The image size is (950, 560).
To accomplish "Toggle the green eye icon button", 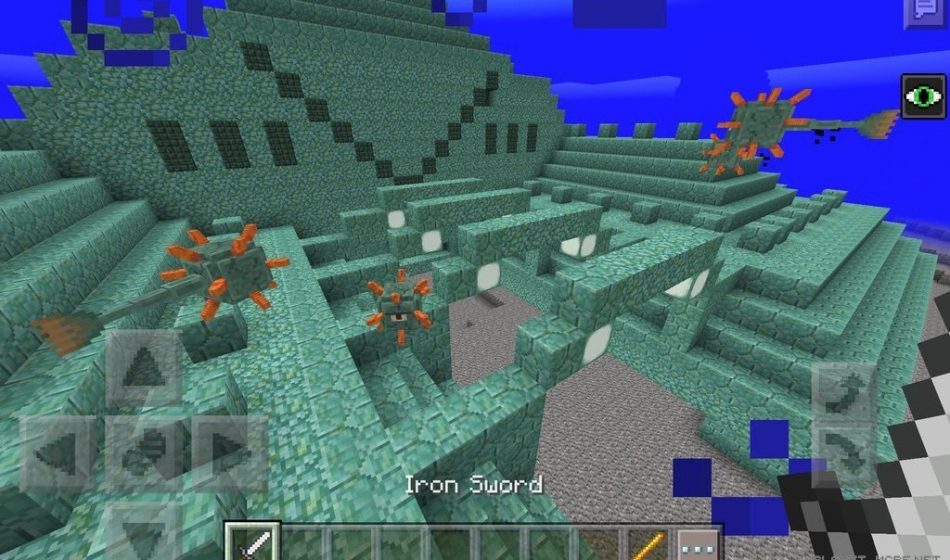I will tap(924, 97).
